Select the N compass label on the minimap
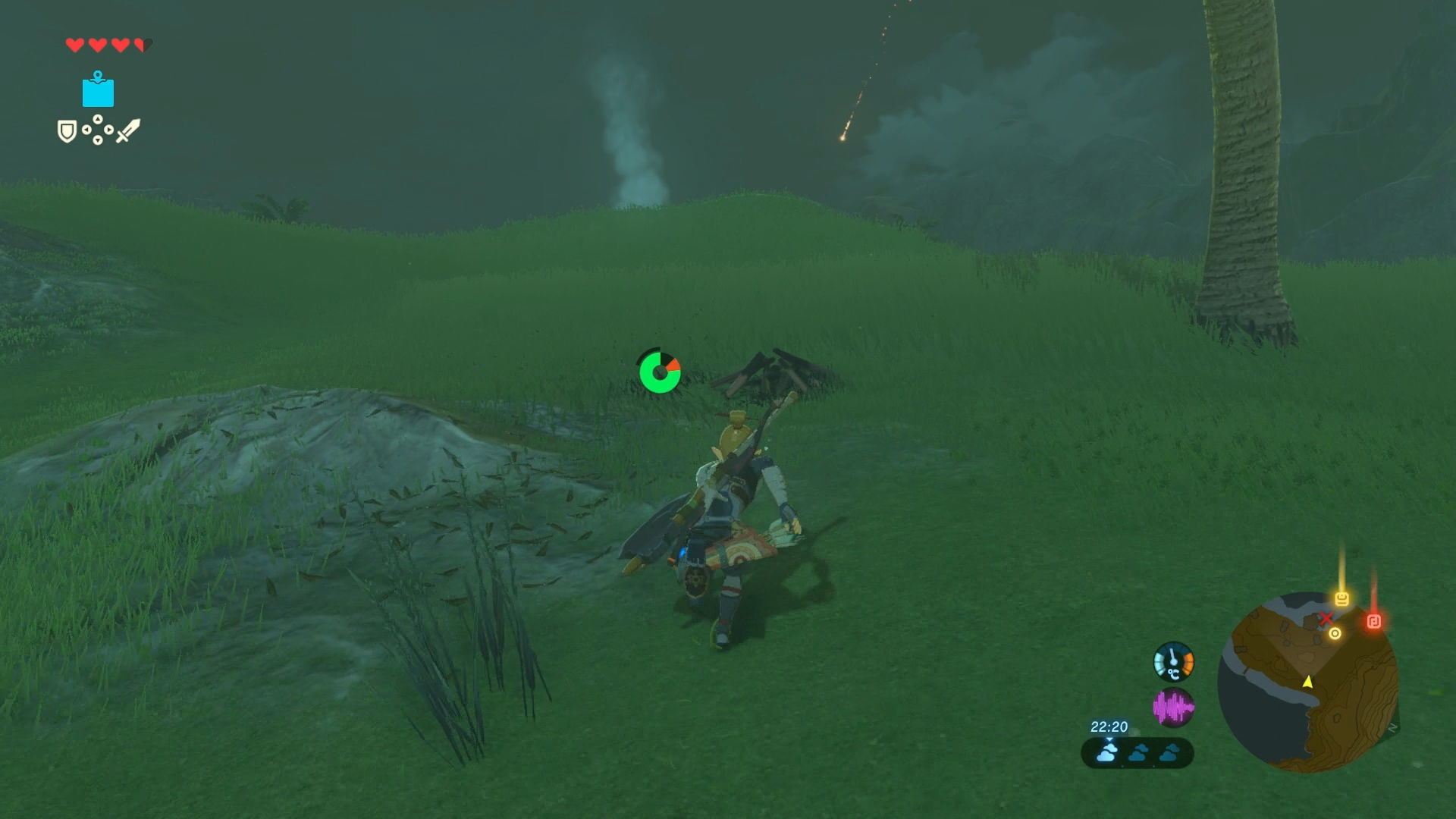Image resolution: width=1456 pixels, height=819 pixels. coord(1392,727)
